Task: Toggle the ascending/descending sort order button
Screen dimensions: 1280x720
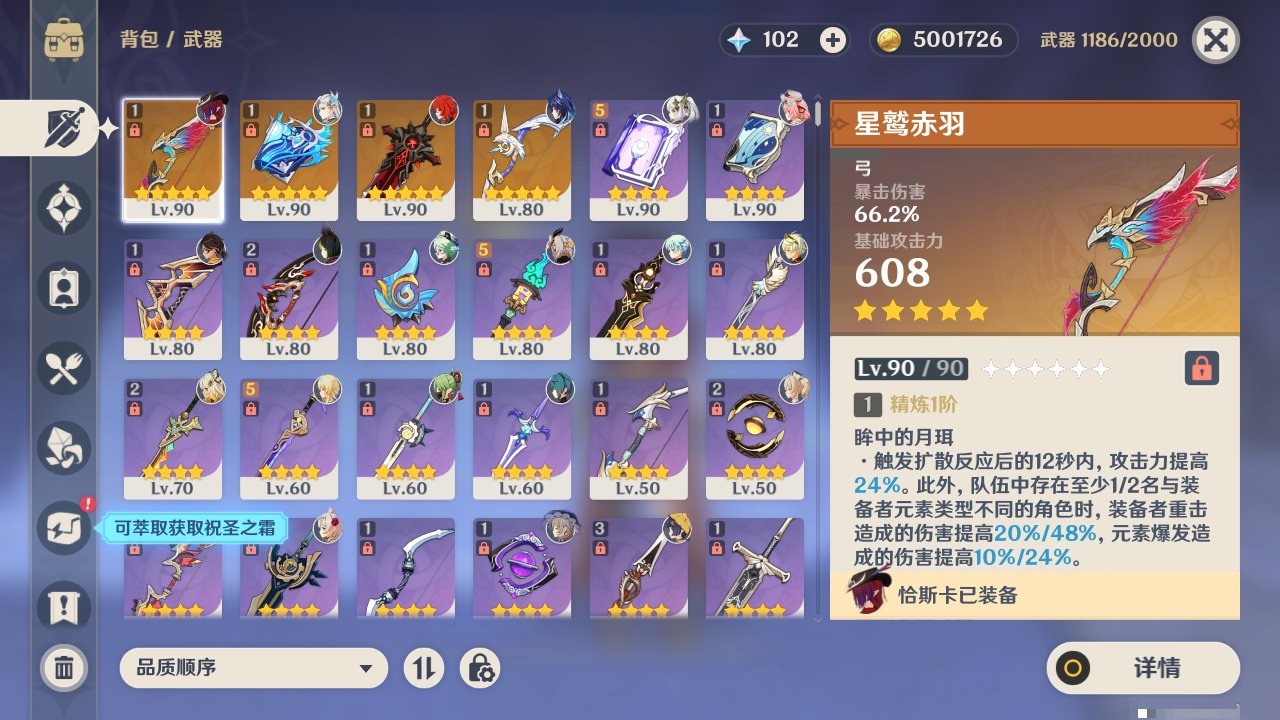Action: coord(424,668)
